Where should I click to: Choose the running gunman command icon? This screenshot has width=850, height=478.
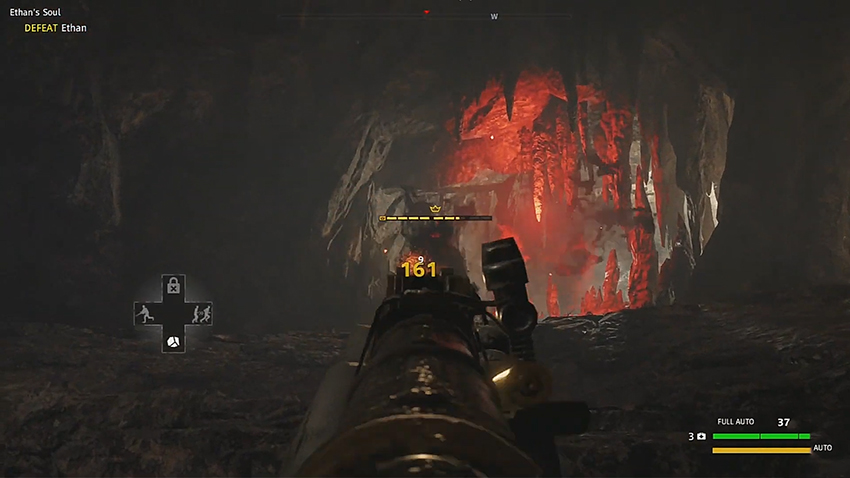coord(145,314)
